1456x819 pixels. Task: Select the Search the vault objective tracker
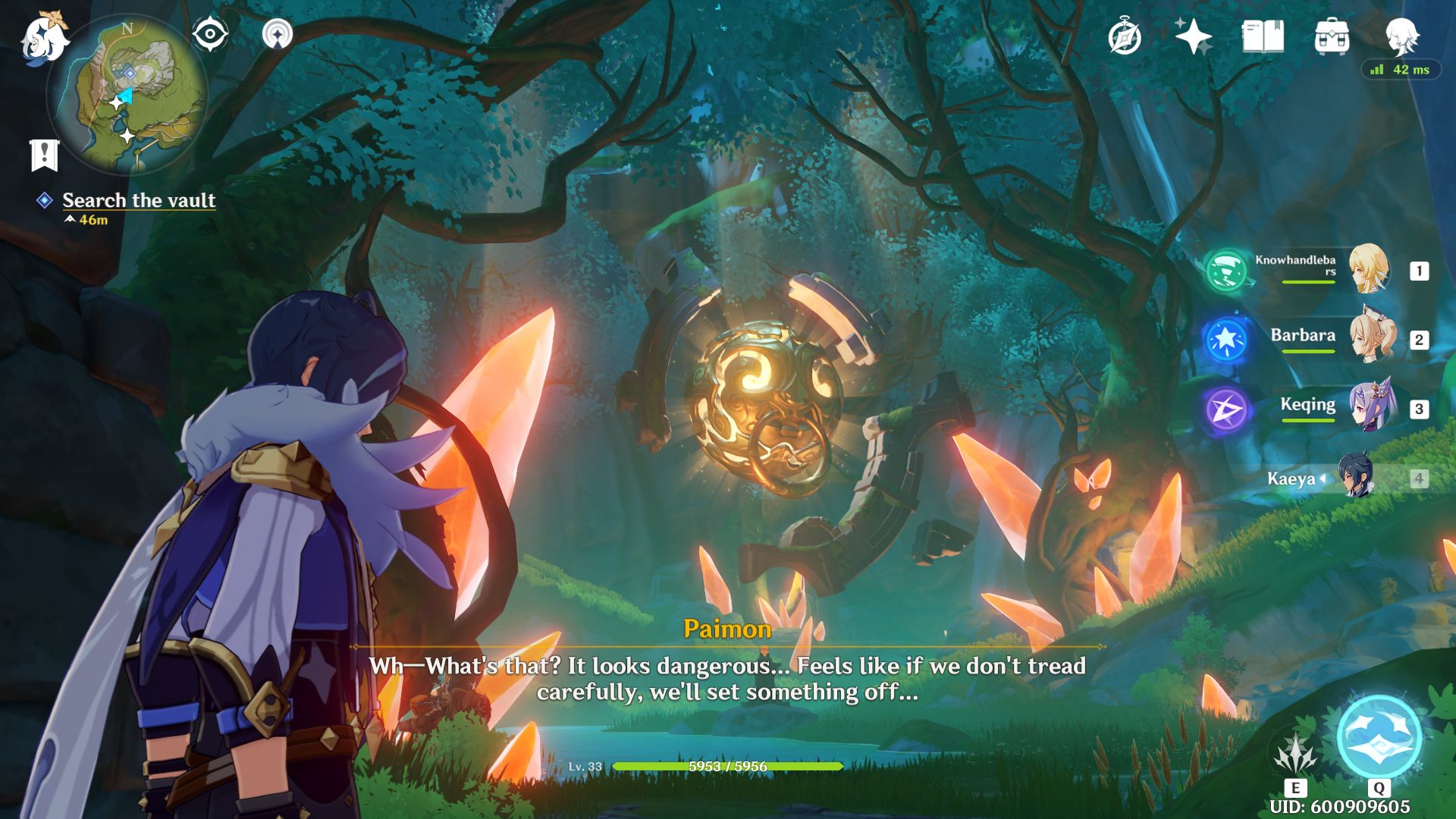[138, 200]
